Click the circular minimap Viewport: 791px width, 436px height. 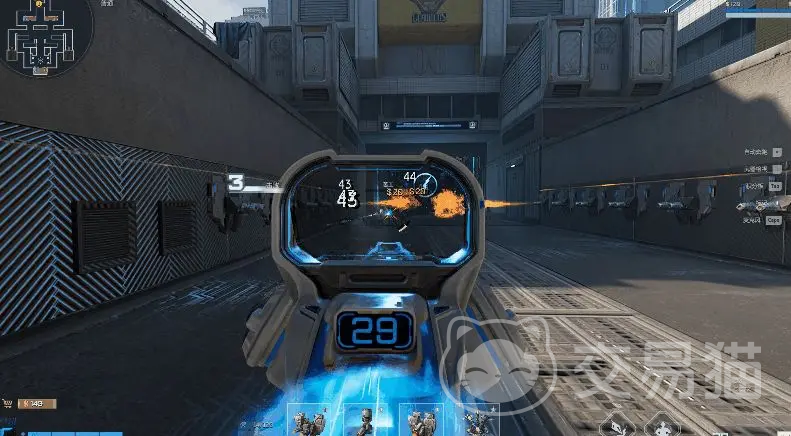[x=45, y=38]
